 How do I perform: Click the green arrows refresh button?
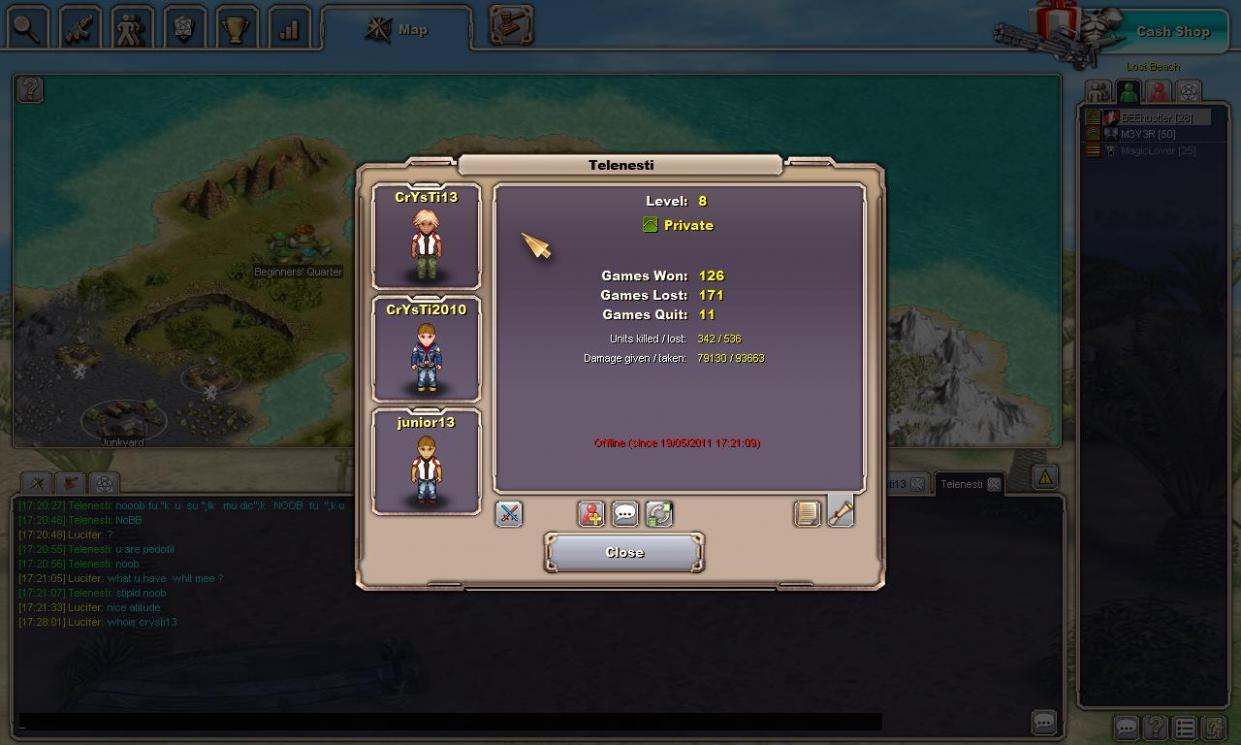658,514
